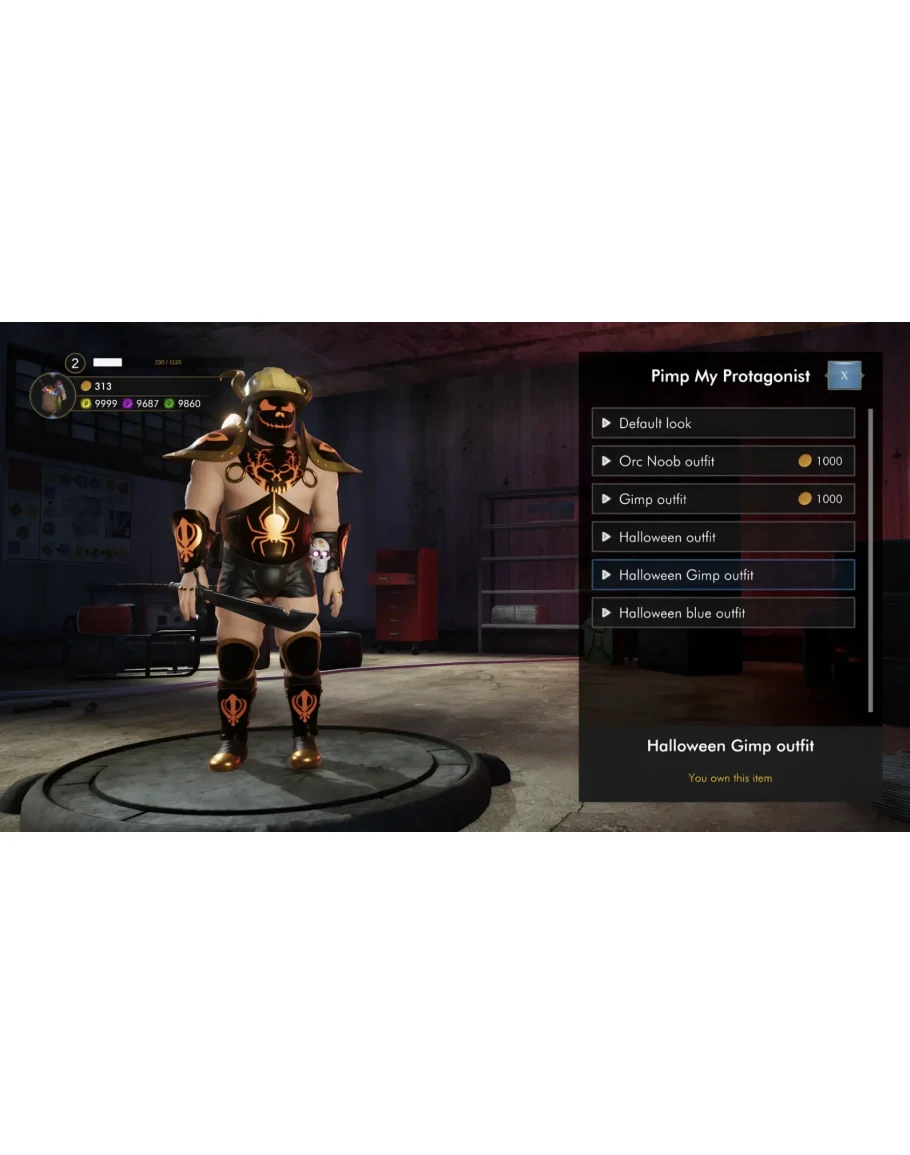910x1155 pixels.
Task: Click the outfit list scrollbar
Action: (871, 560)
